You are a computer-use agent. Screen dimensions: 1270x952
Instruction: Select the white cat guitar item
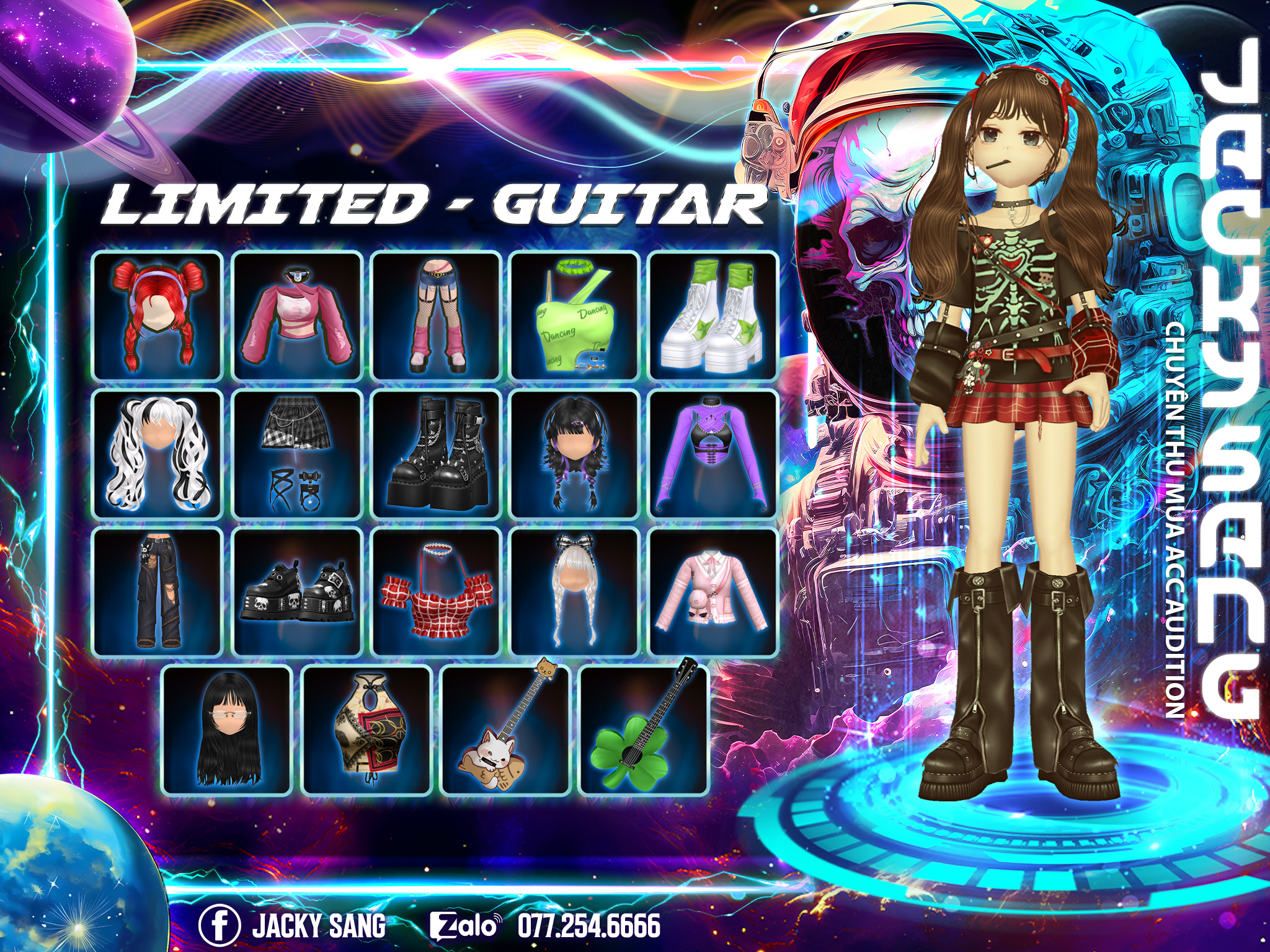click(x=505, y=731)
